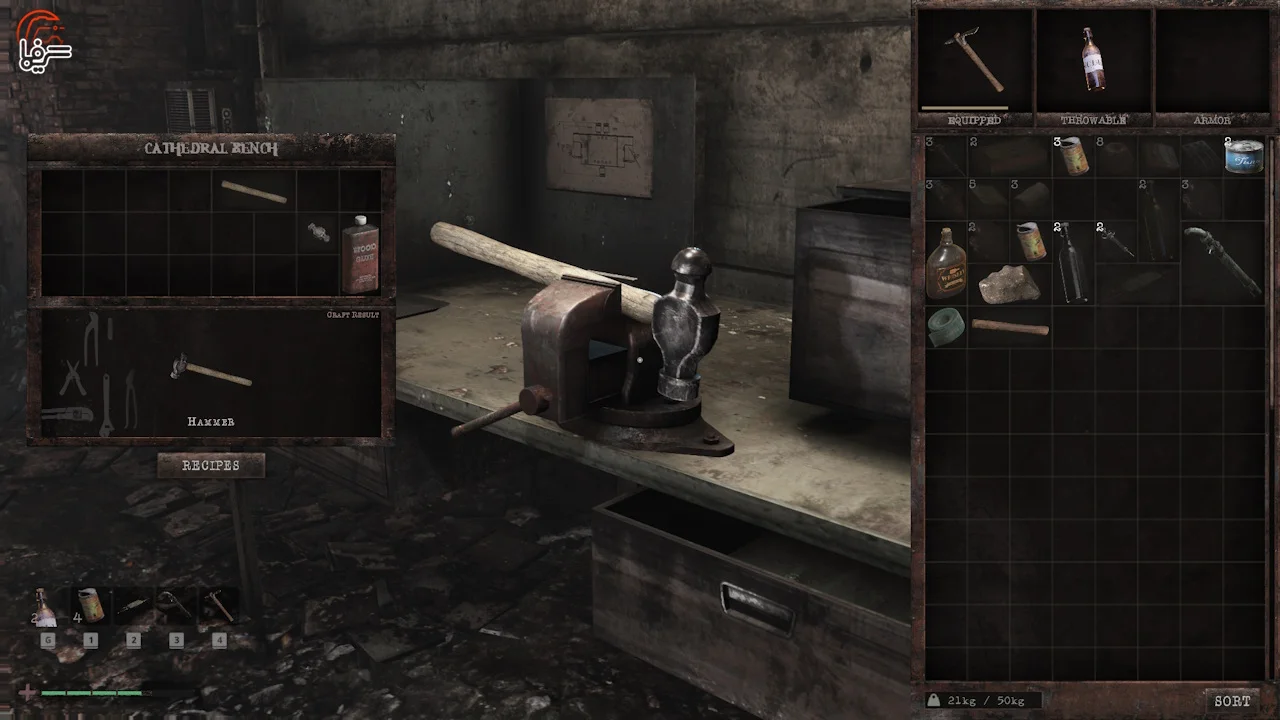Viewport: 1280px width, 720px height.
Task: Choose the hotbar canned food slot
Action: 90,607
